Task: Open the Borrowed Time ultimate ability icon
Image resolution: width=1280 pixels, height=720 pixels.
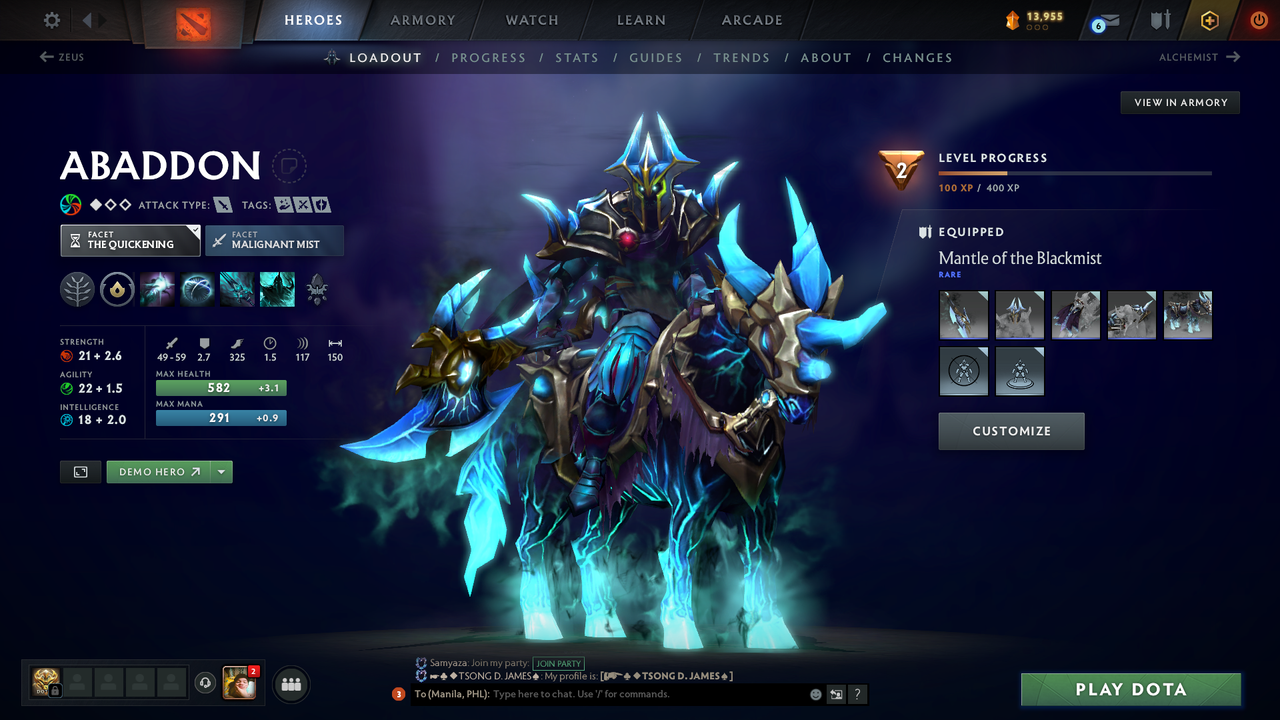Action: coord(277,289)
